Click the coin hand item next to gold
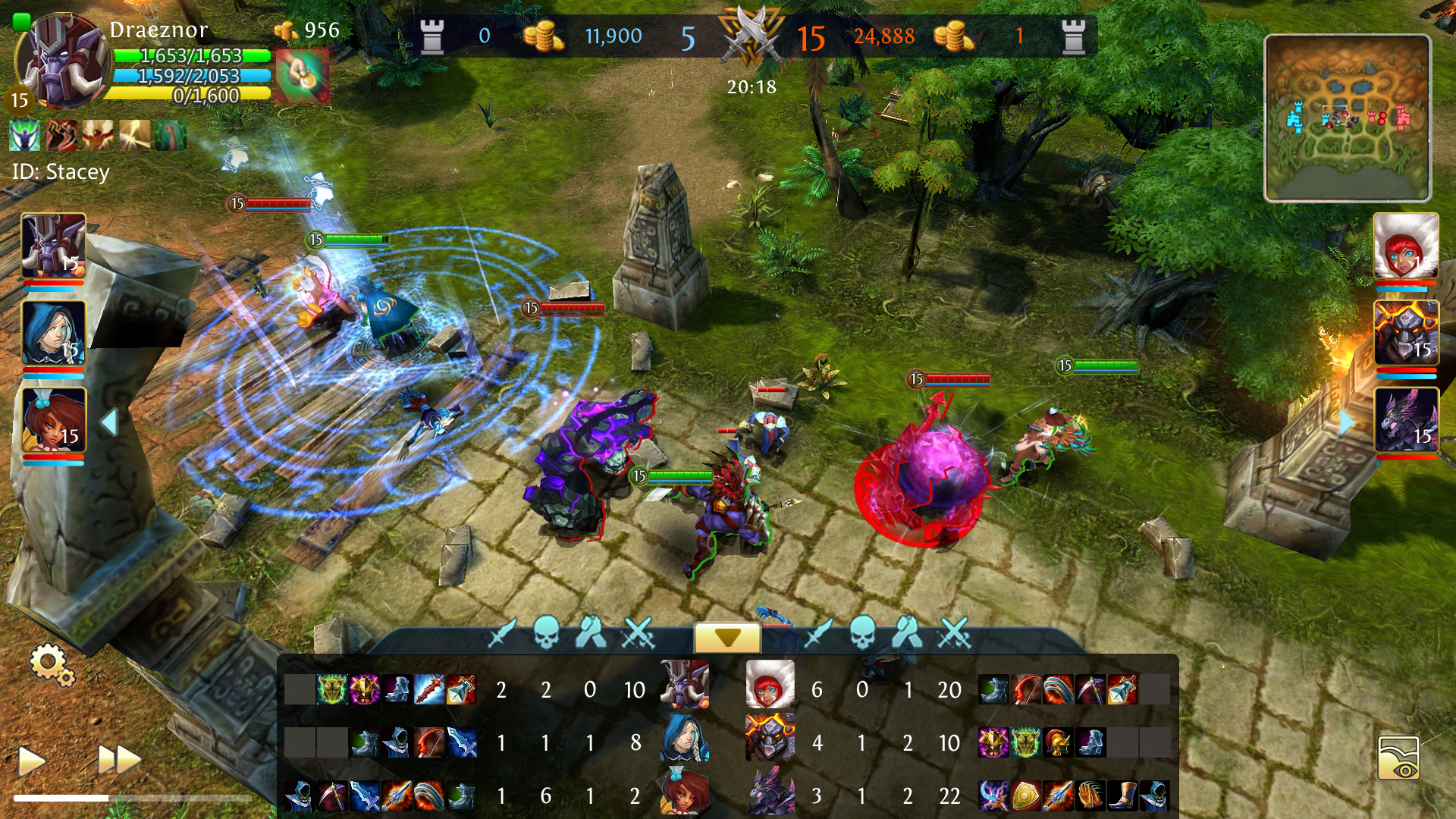Viewport: 1456px width, 819px height. (302, 75)
